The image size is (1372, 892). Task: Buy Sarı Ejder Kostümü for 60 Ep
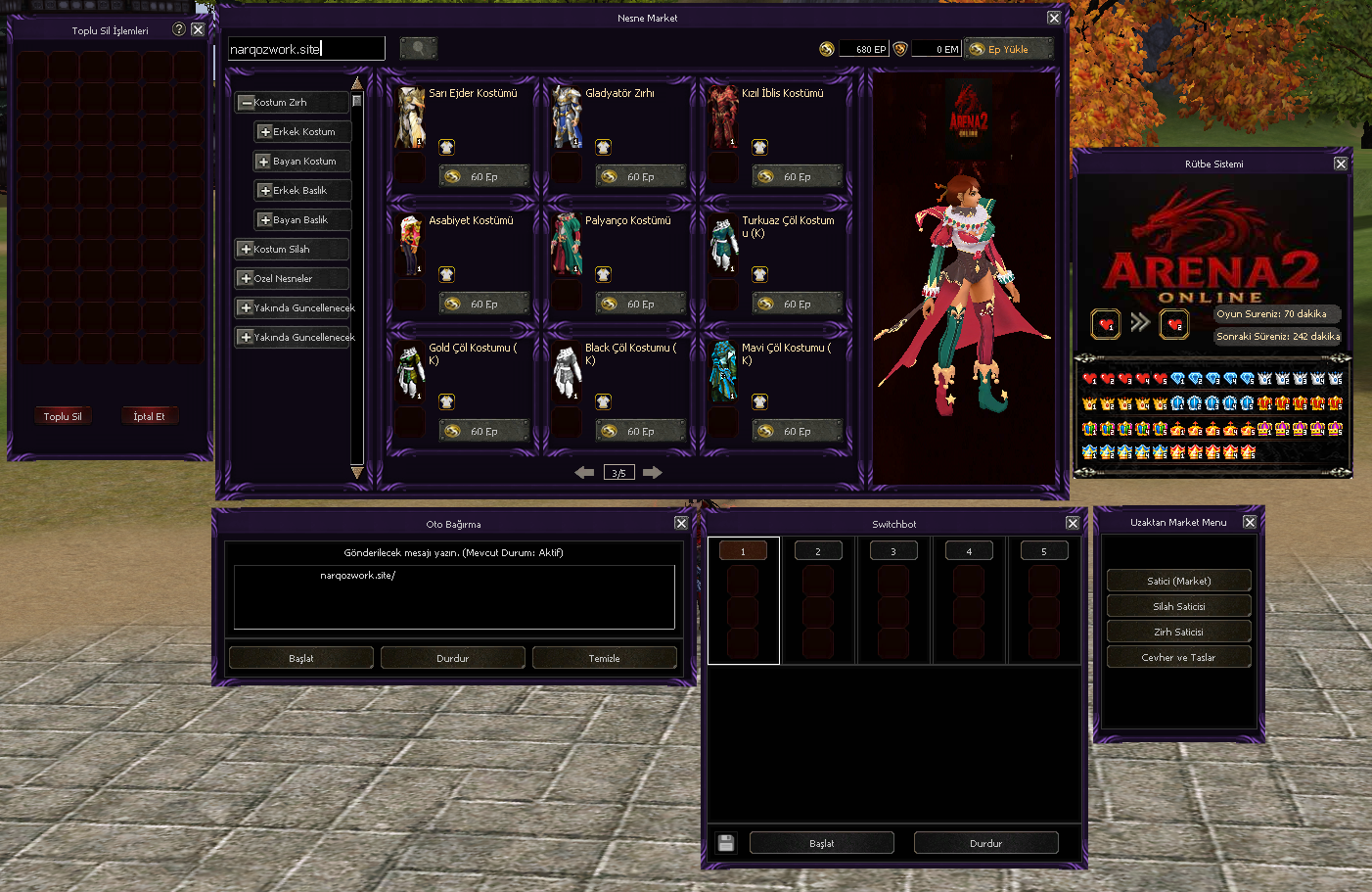click(483, 177)
